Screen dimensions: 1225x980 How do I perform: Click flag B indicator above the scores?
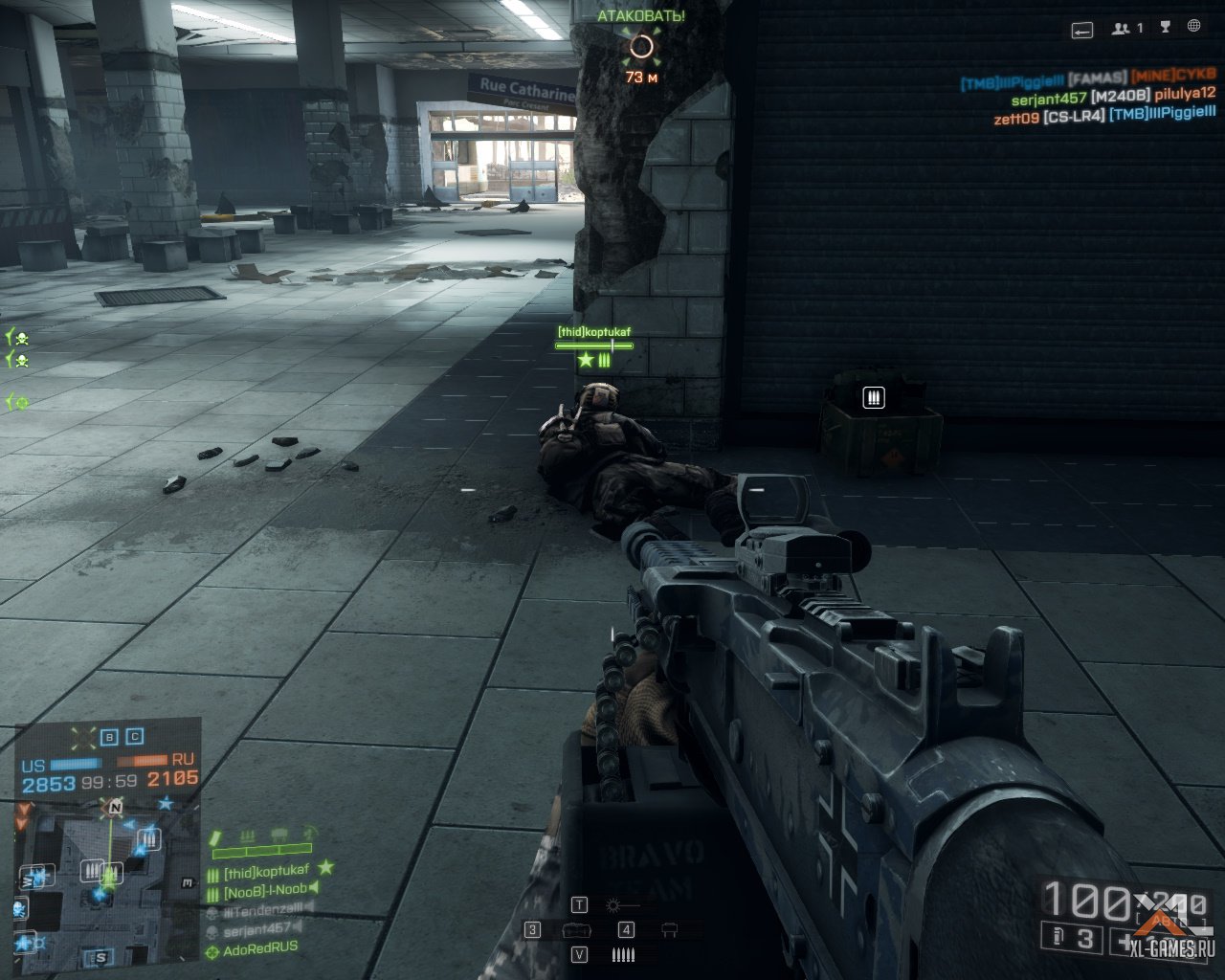[x=109, y=737]
